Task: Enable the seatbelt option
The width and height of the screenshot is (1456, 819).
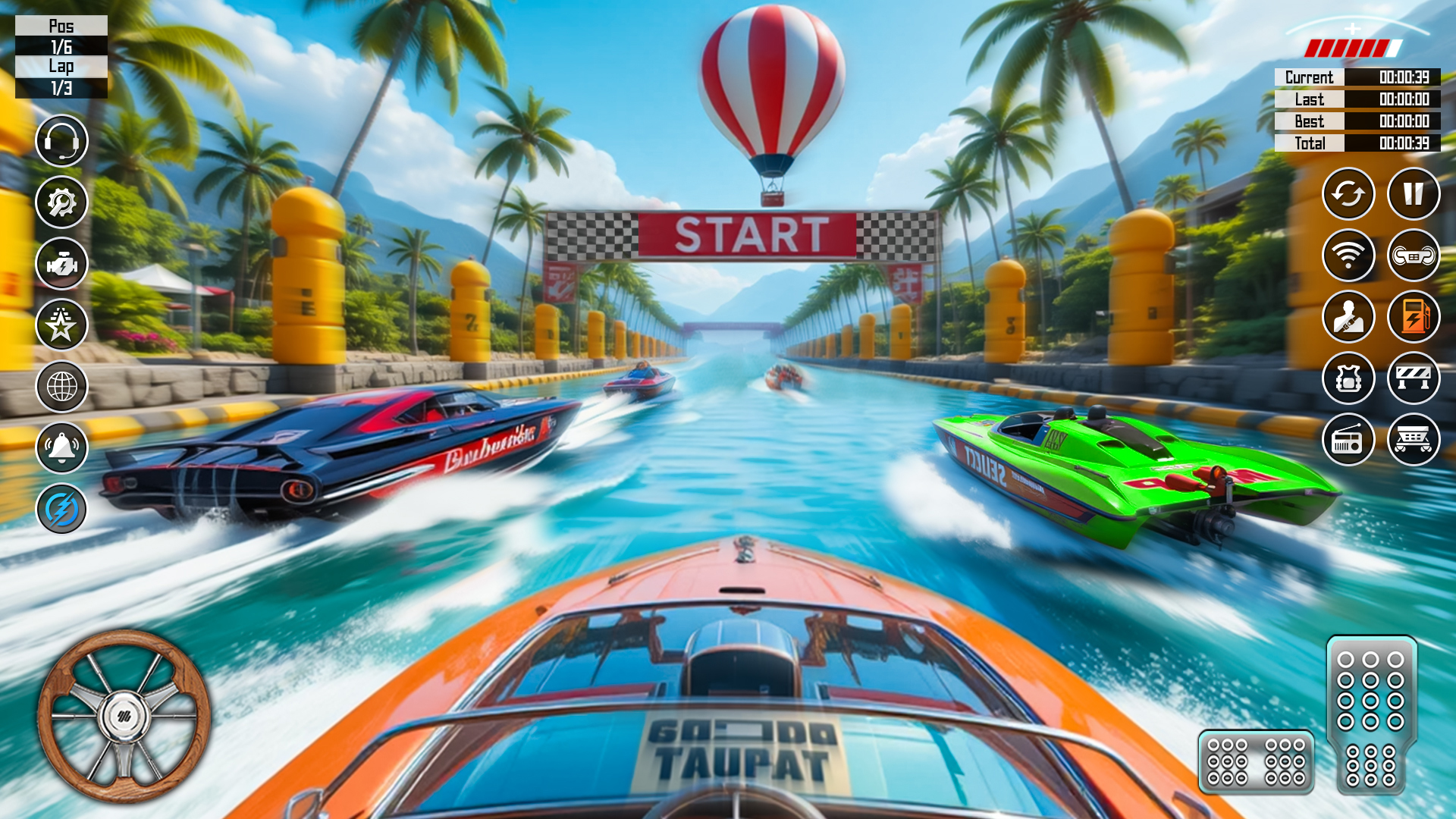Action: coord(1349,317)
